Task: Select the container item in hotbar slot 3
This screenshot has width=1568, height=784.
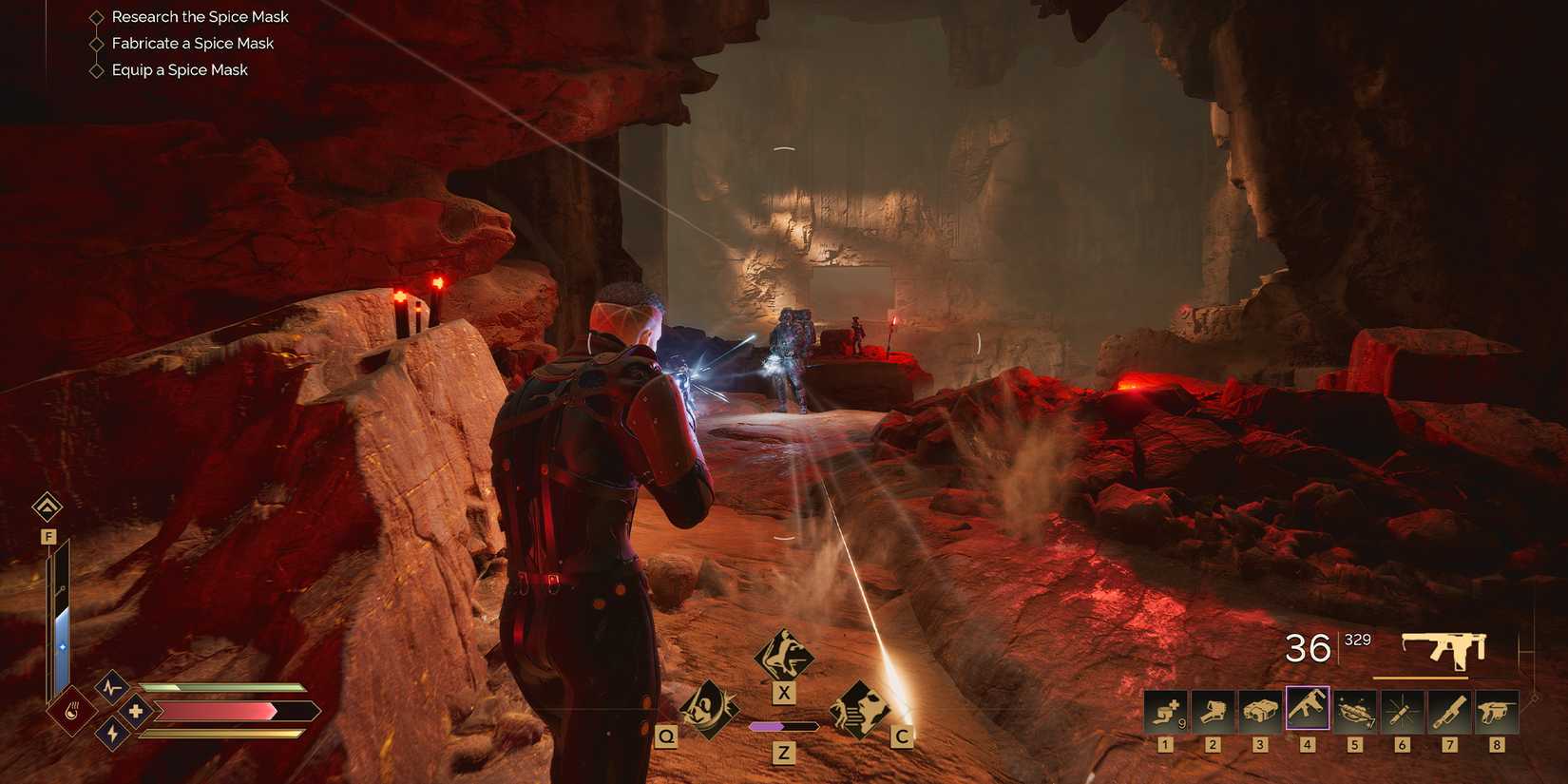Action: click(1260, 711)
